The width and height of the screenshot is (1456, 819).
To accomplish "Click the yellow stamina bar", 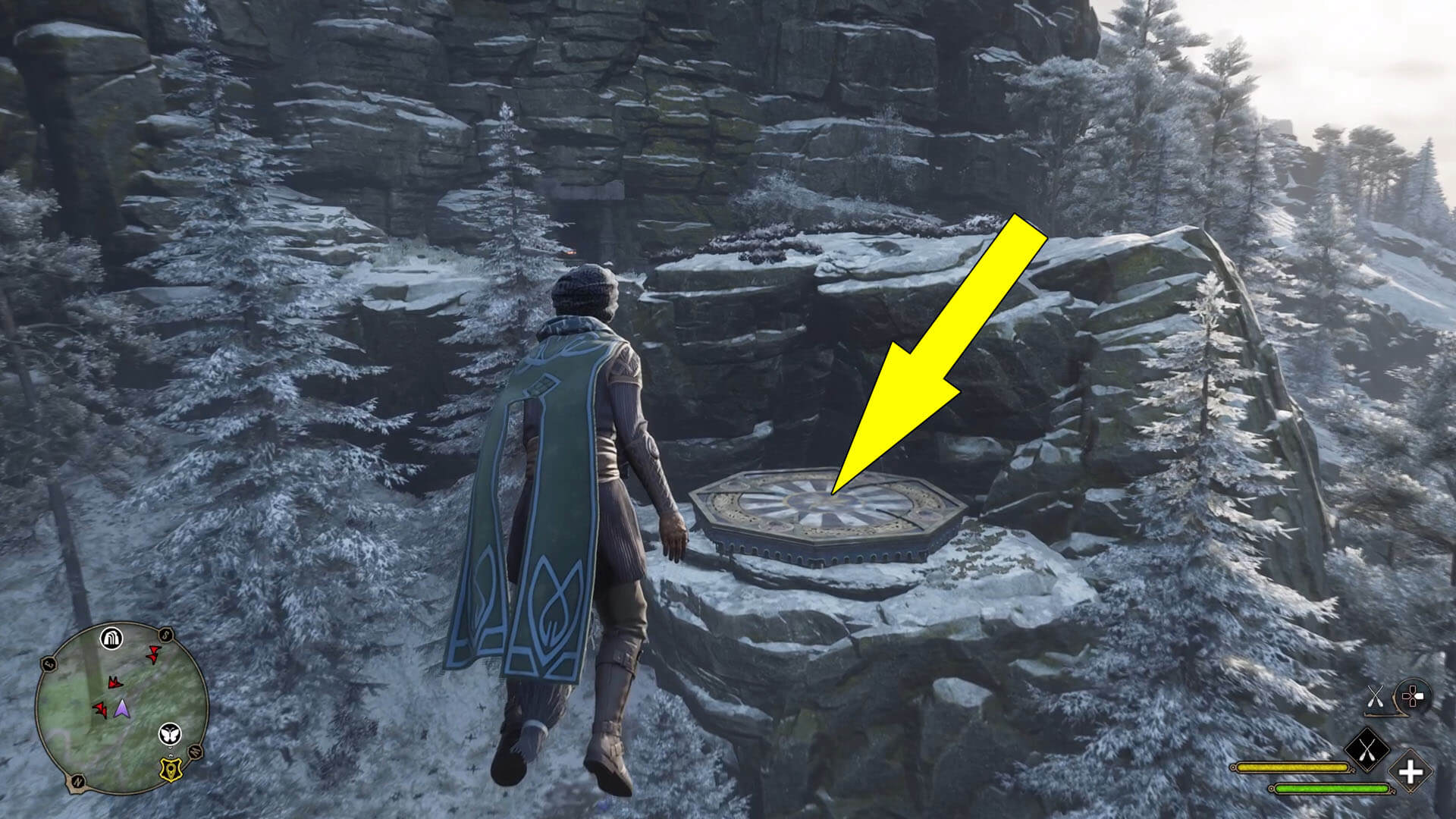I will coord(1291,767).
